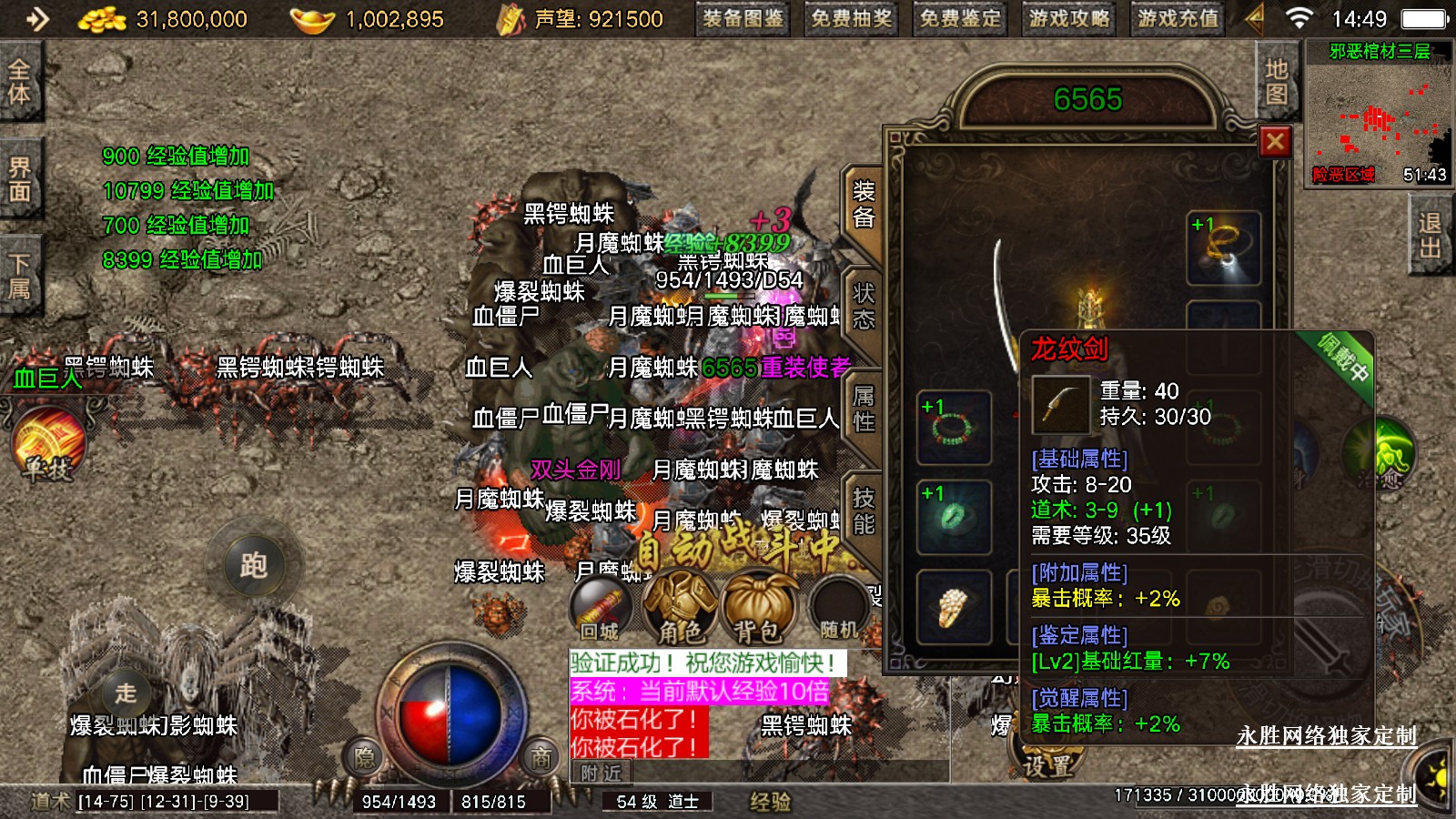Toggle the 跑 run movement button
This screenshot has width=1456, height=819.
coord(254,566)
